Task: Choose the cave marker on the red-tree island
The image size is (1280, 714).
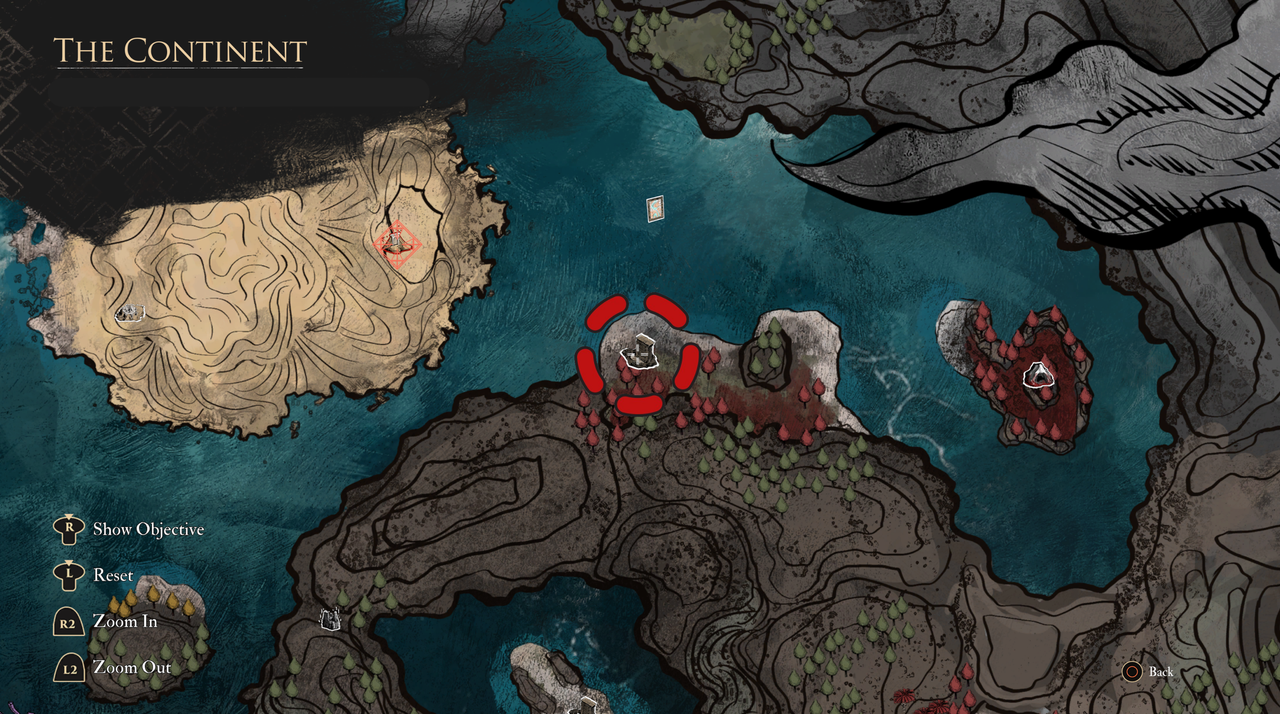Action: pos(1040,375)
